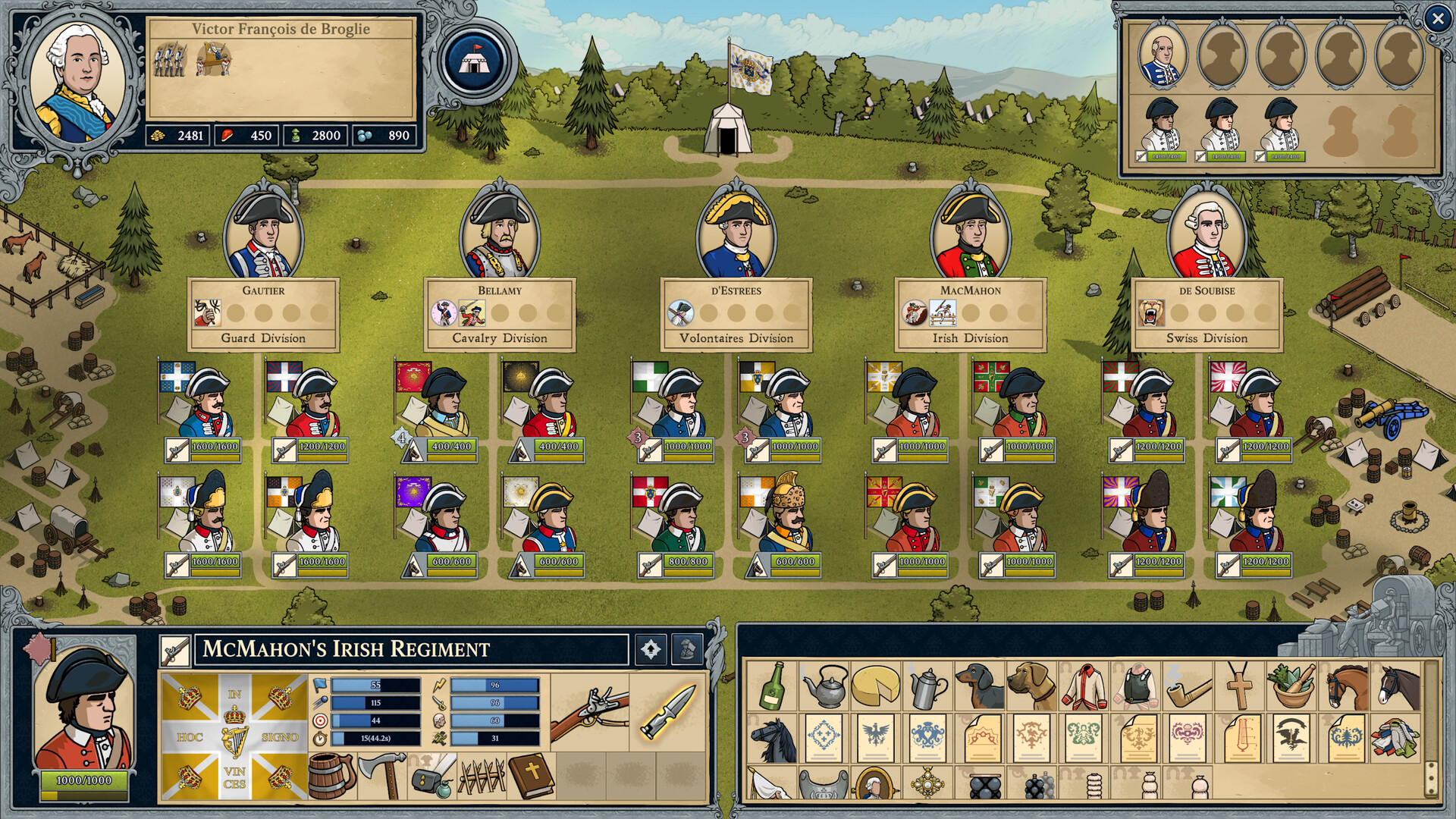The width and height of the screenshot is (1456, 819).
Task: Choose the Bellamy Cavalry Division panel
Action: point(500,315)
